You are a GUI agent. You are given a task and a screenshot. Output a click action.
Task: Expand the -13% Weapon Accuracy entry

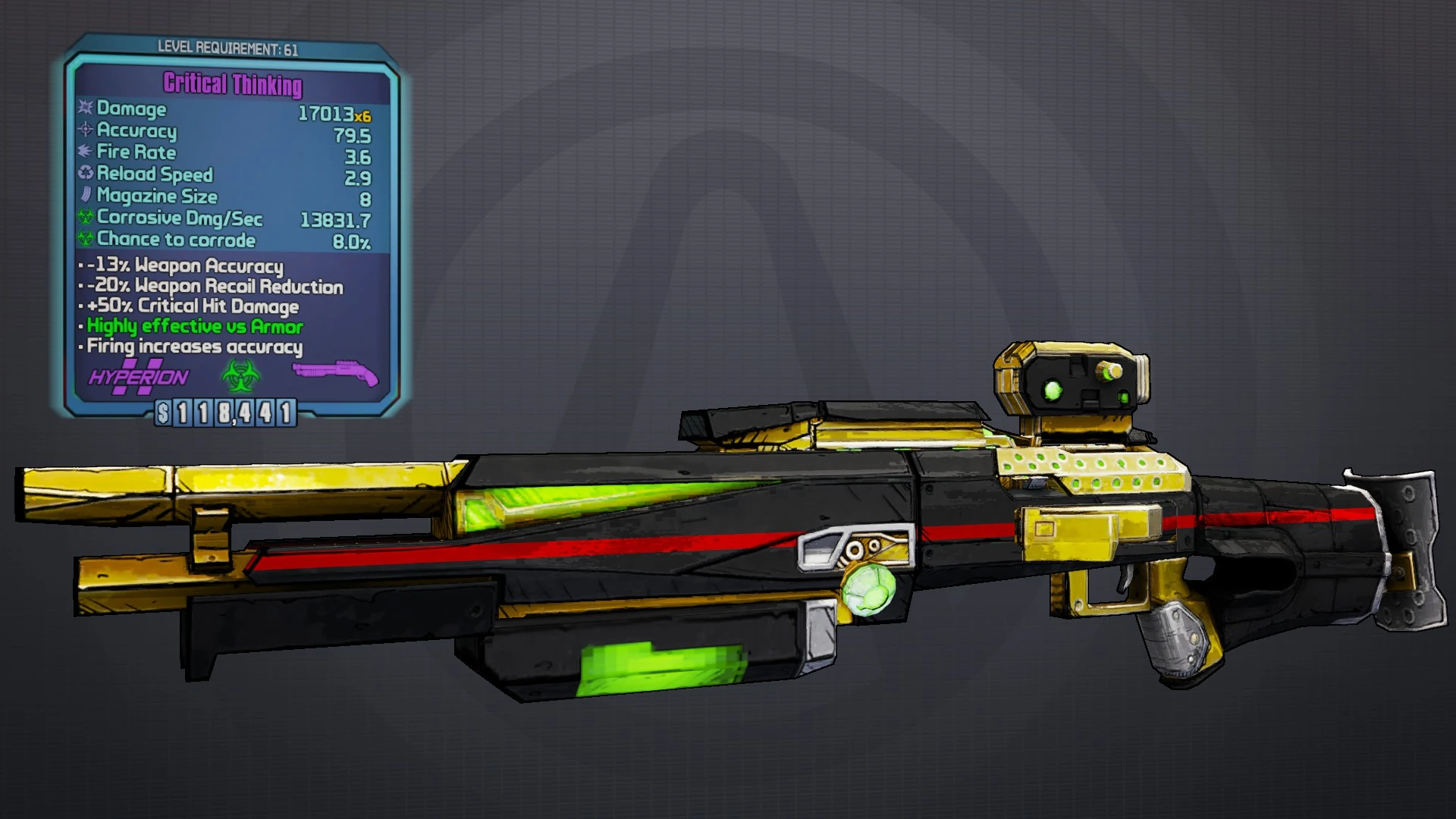tap(182, 265)
